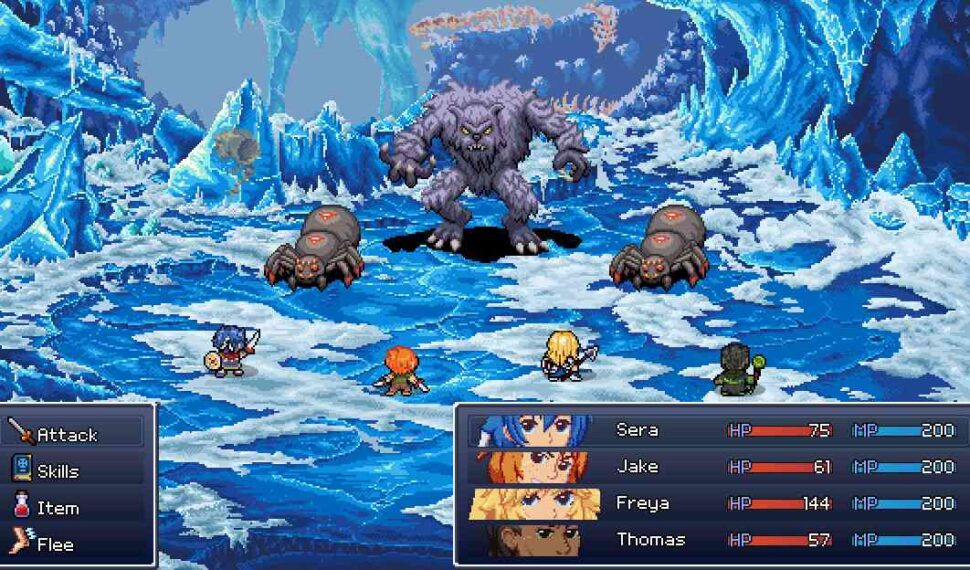
Task: Select Sera's party status row
Action: click(712, 431)
